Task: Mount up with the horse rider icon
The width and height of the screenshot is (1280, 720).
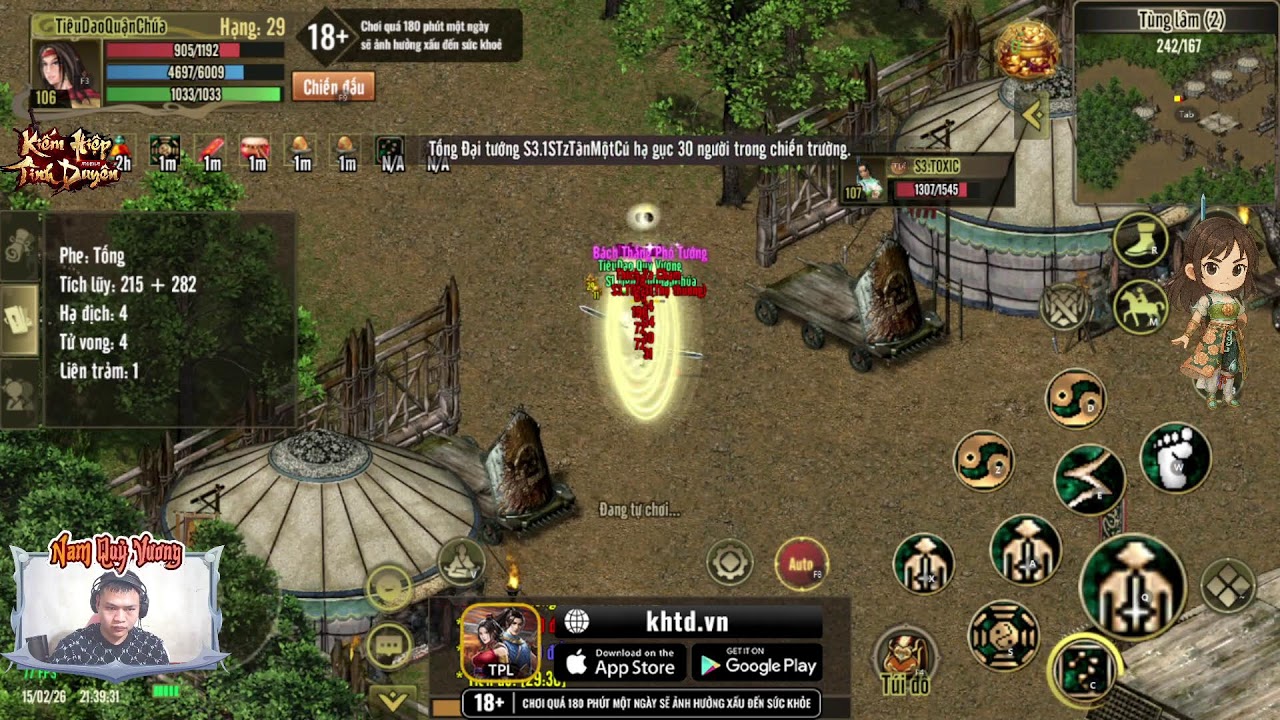Action: pos(1141,307)
